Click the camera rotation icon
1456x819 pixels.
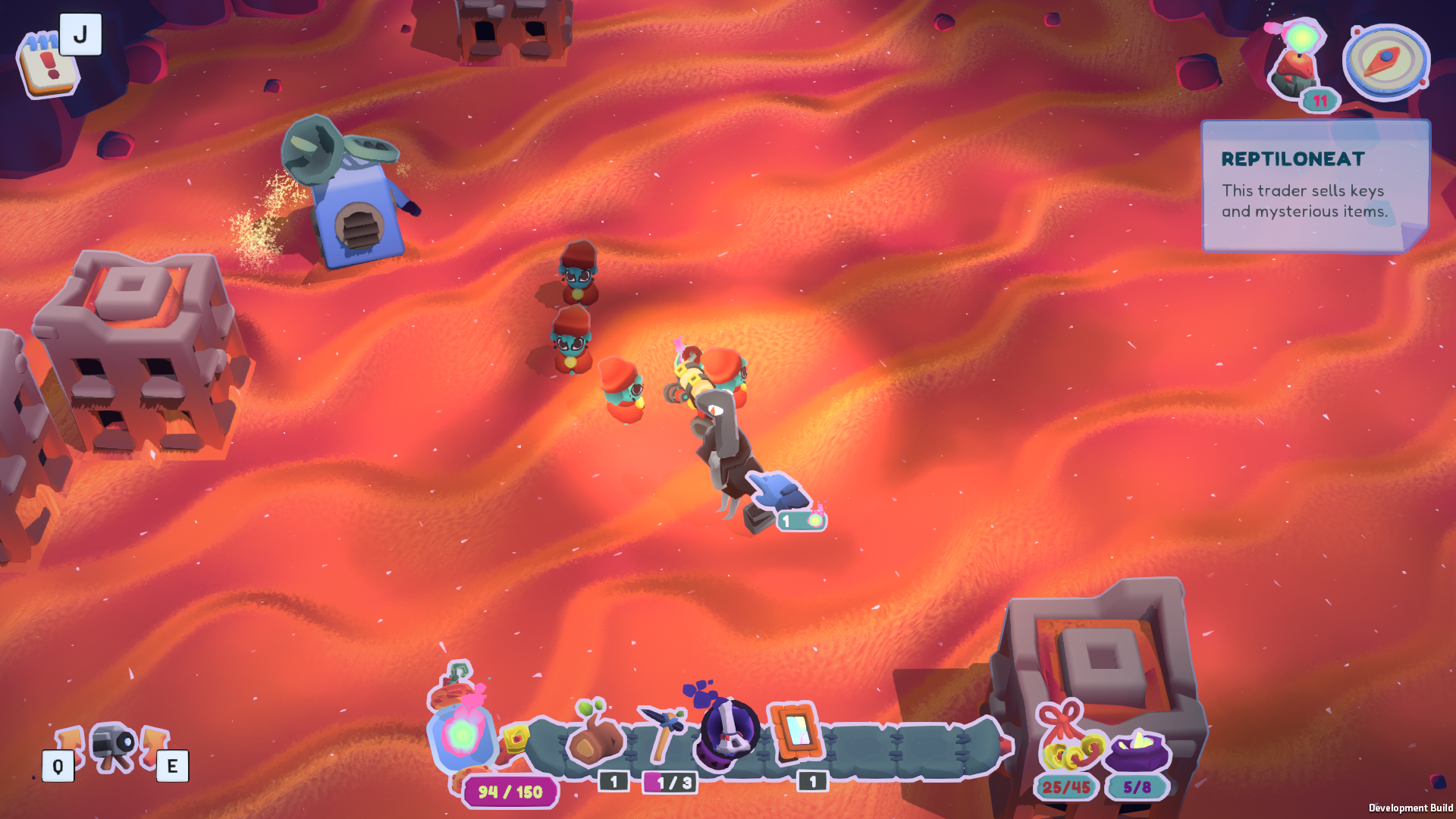tap(115, 745)
